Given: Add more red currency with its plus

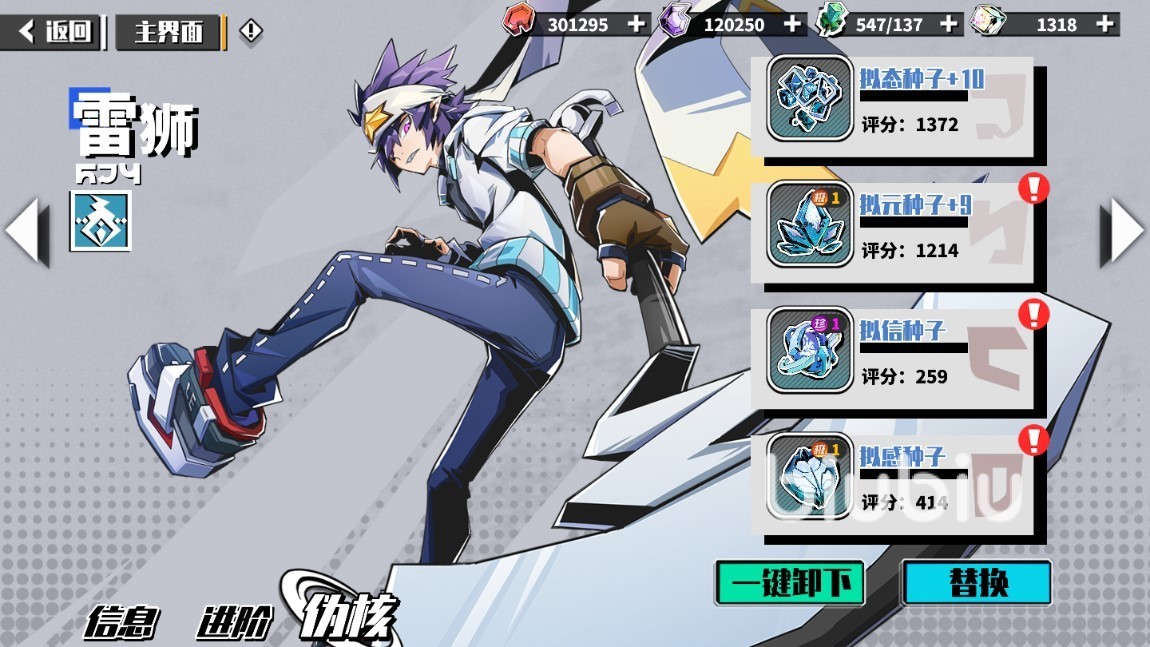Looking at the screenshot, I should pyautogui.click(x=637, y=24).
